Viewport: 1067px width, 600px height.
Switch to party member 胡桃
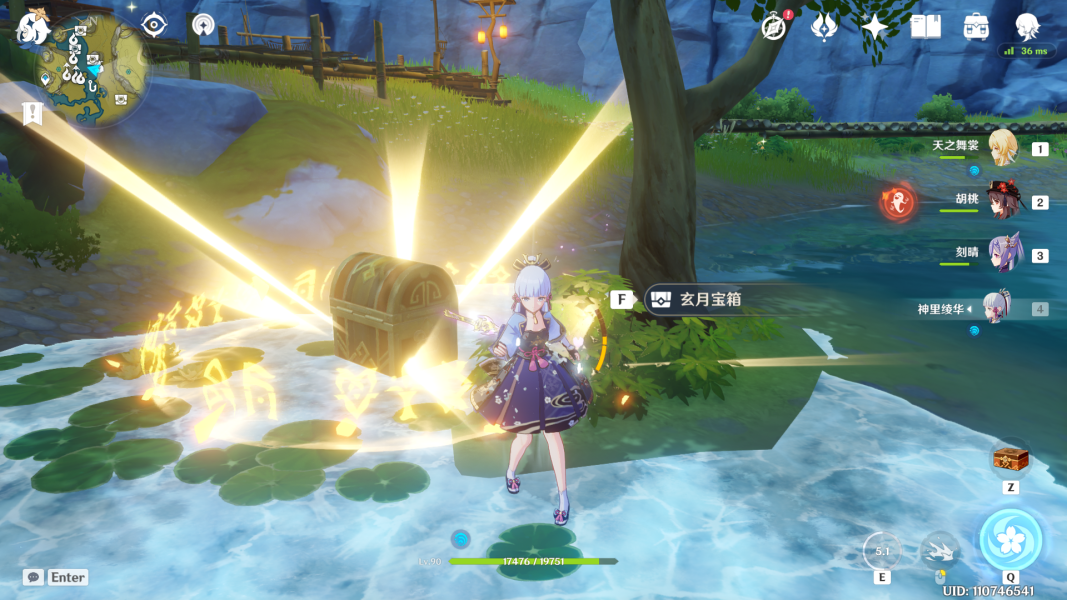click(1001, 201)
